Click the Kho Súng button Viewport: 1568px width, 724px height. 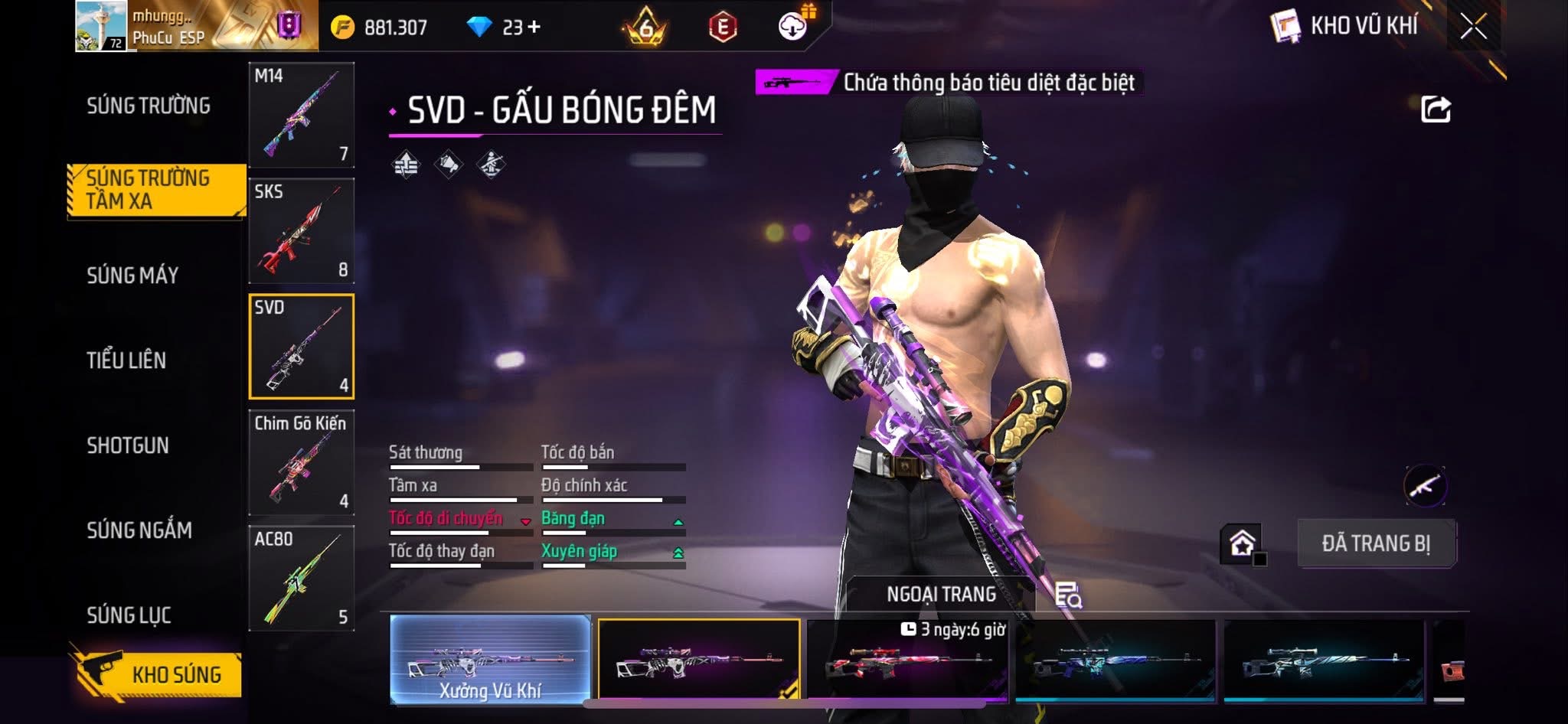(159, 674)
